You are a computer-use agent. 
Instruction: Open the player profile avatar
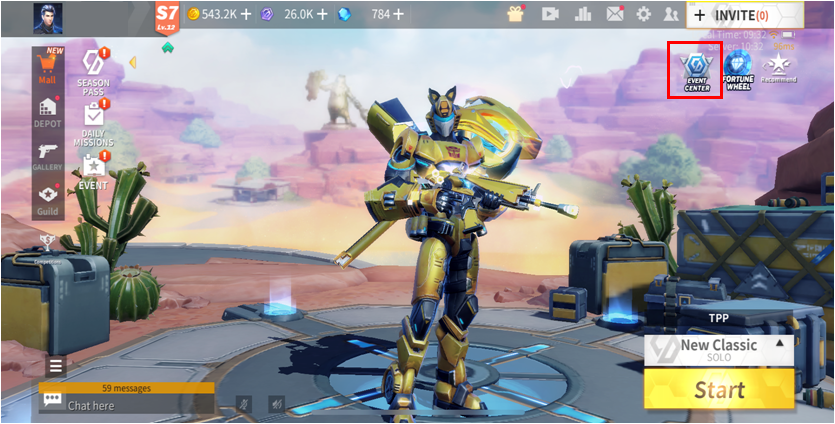click(47, 15)
